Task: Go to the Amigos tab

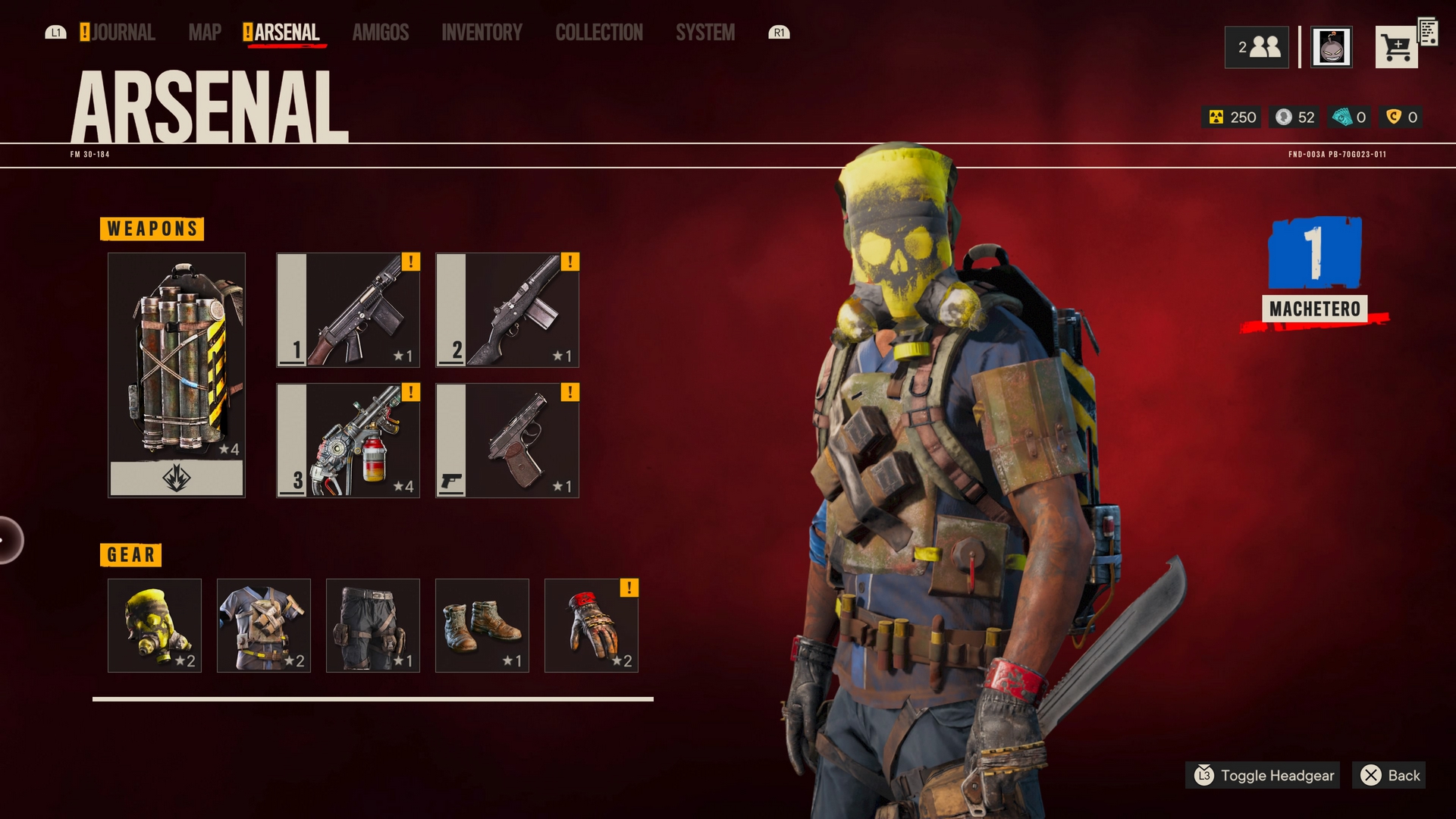Action: click(x=381, y=33)
